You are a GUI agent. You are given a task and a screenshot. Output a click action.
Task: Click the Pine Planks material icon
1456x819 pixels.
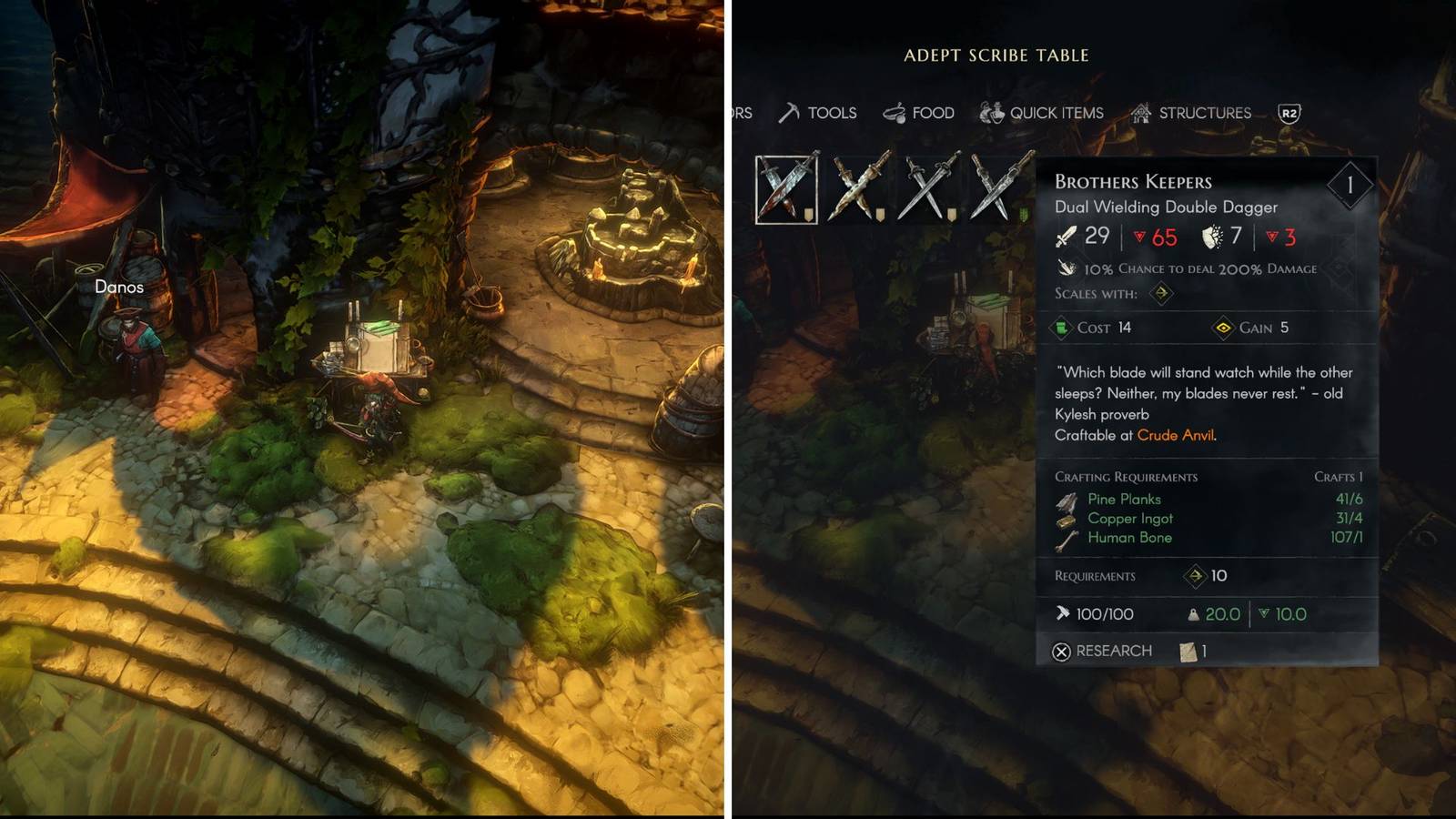point(1067,499)
